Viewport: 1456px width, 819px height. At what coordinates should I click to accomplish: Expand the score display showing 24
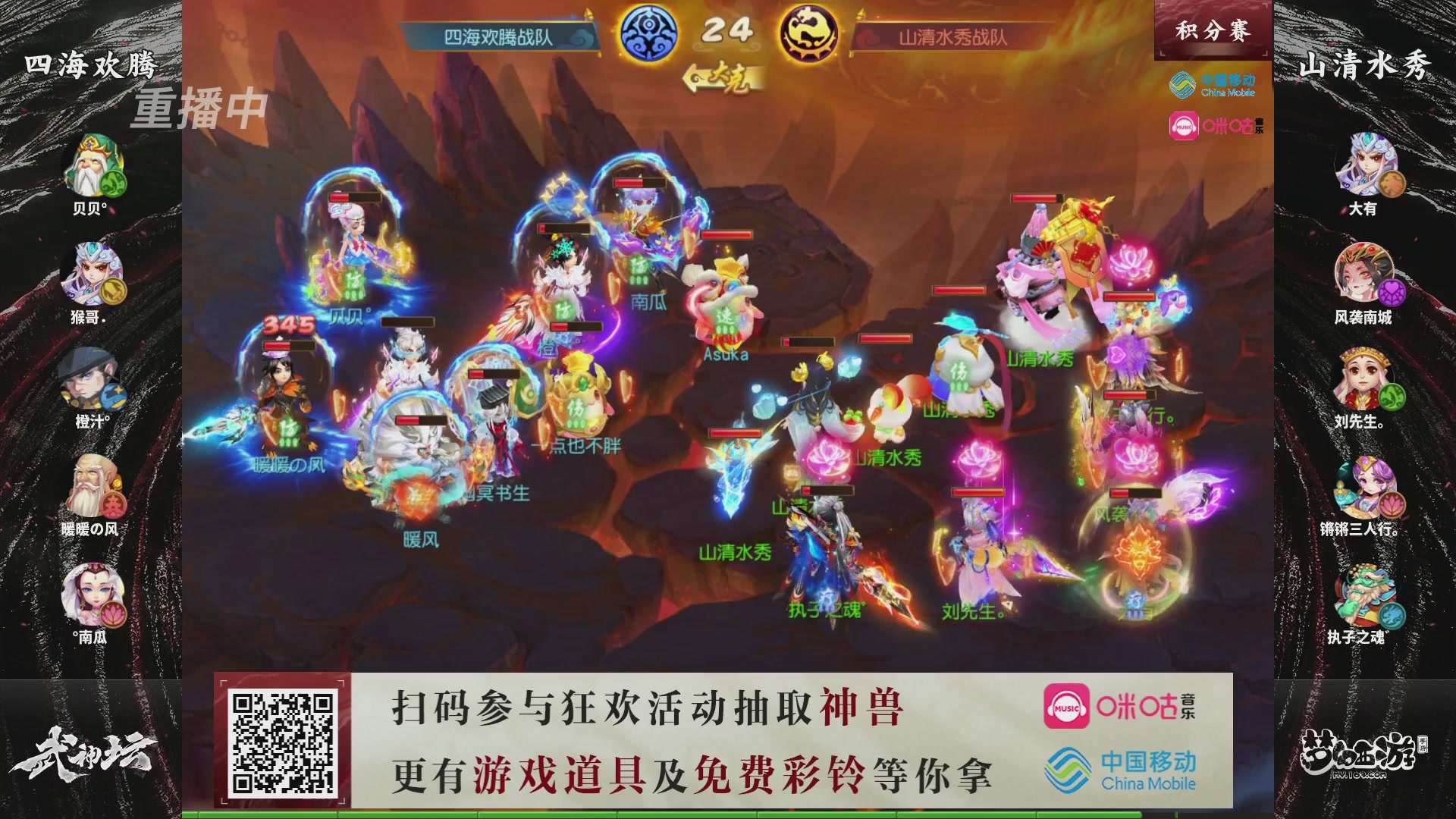(728, 29)
